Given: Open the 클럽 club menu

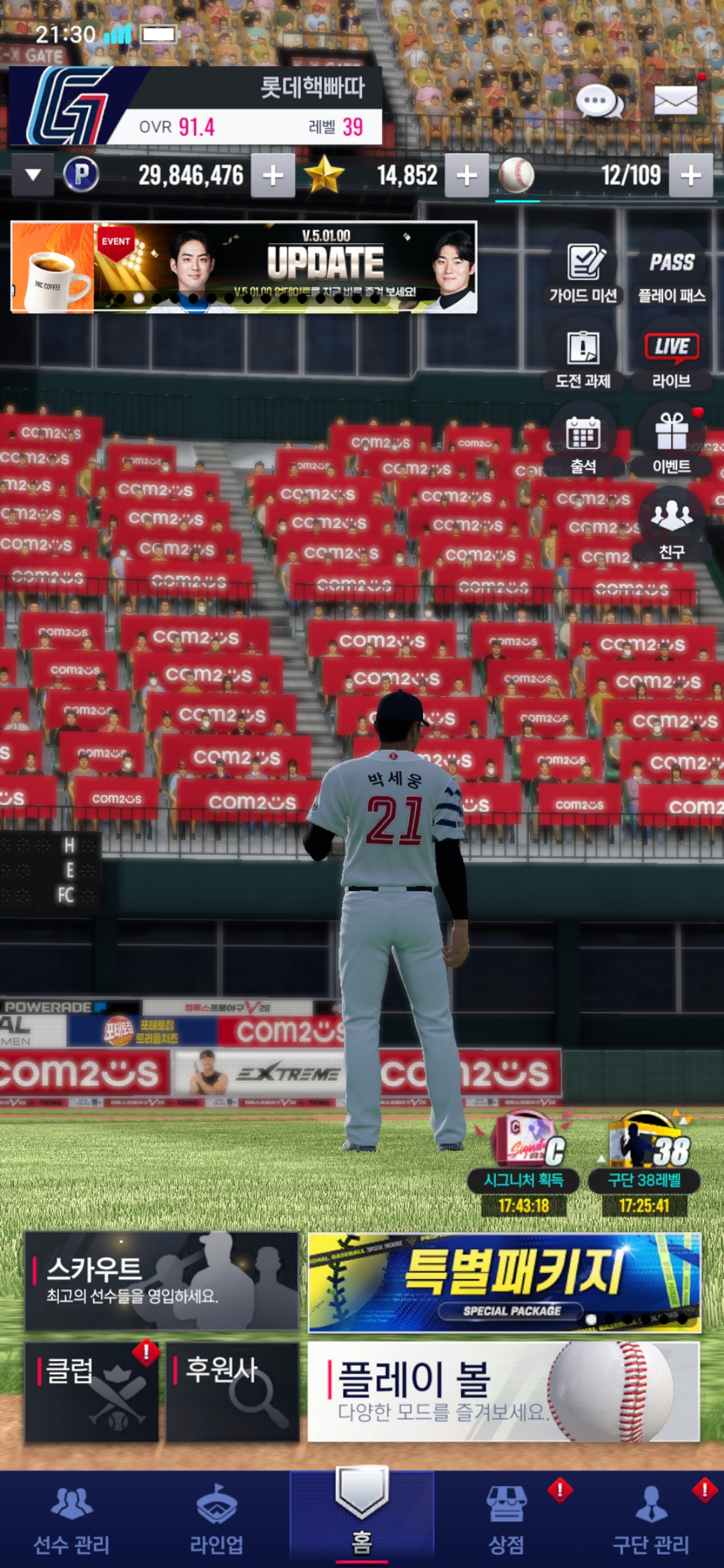Looking at the screenshot, I should pos(92,1392).
